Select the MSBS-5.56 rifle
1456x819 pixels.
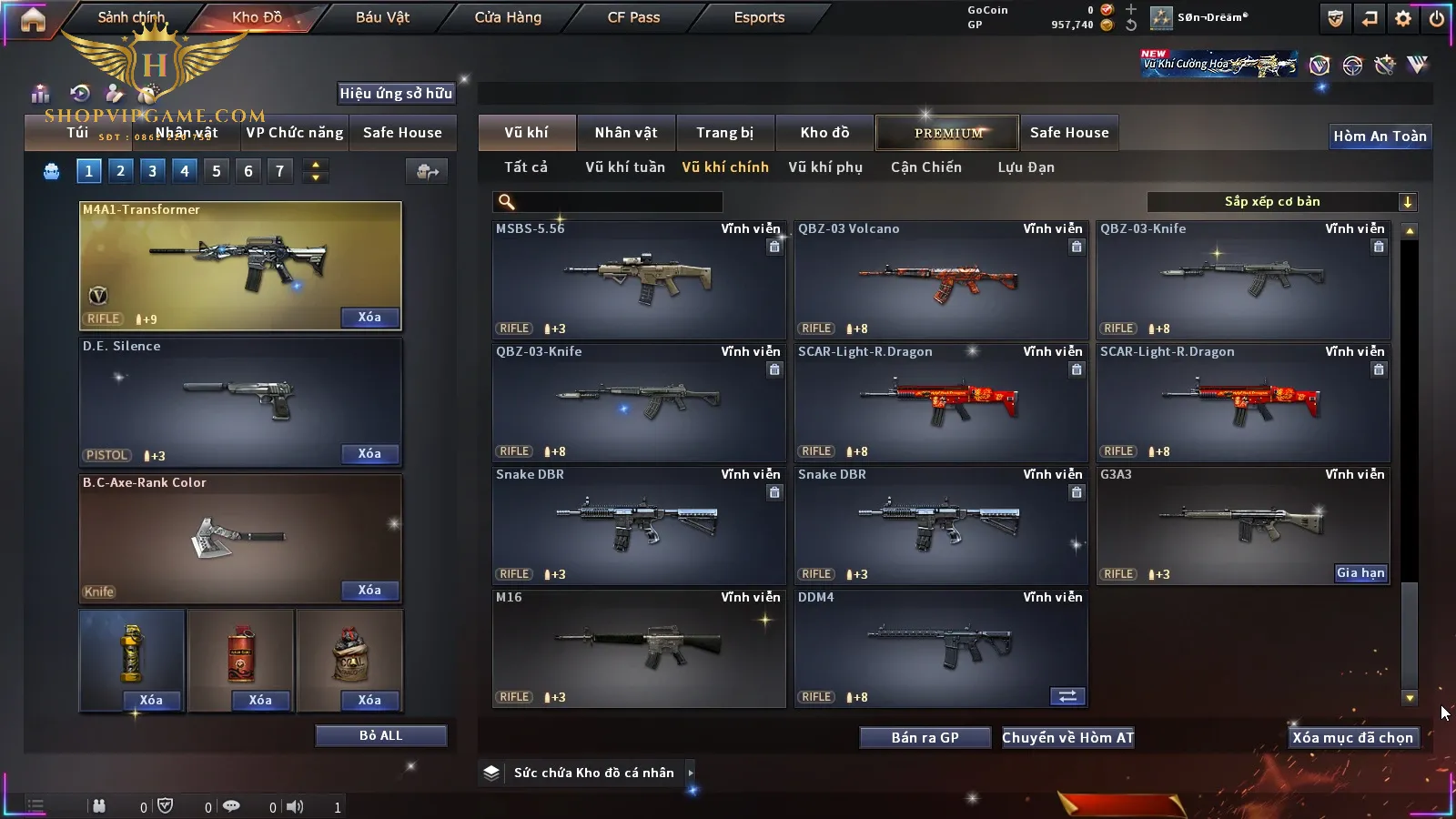point(638,279)
